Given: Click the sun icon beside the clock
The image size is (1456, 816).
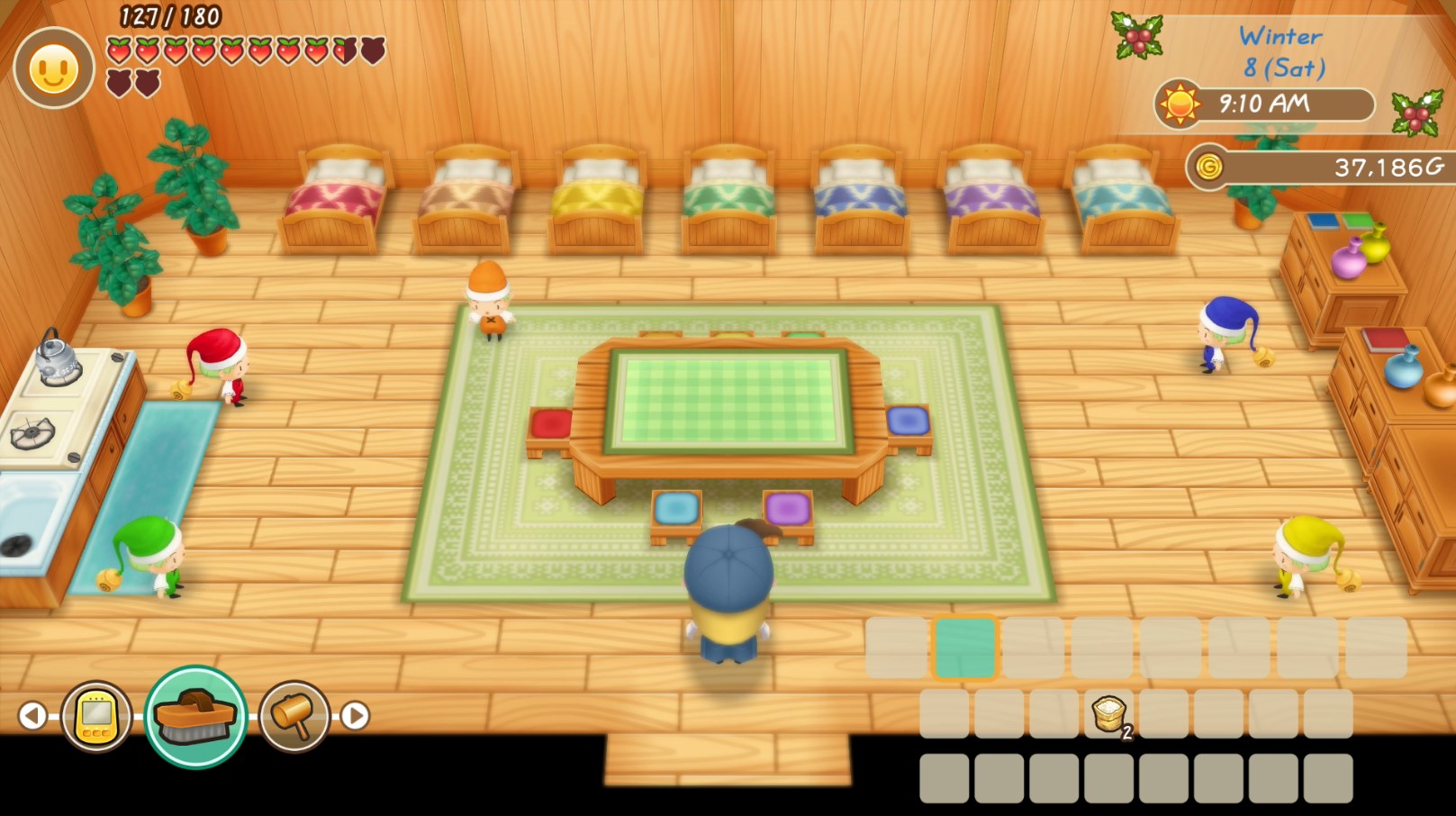Looking at the screenshot, I should tap(1179, 103).
